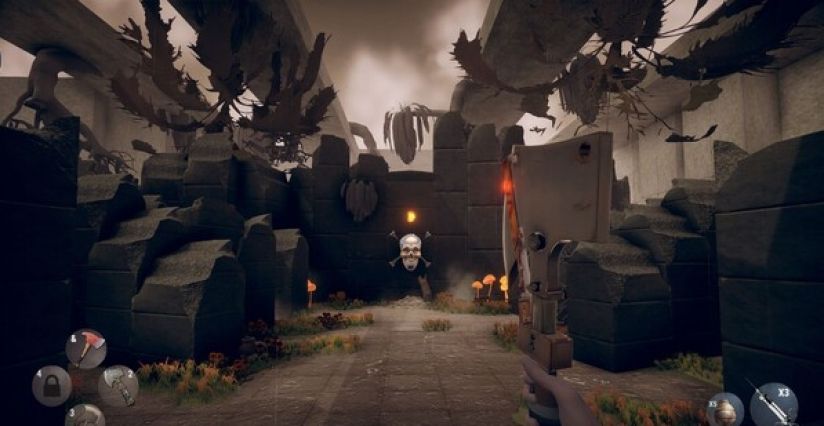Select weapon slot 3 on the wheel
The image size is (824, 426).
coord(86,416)
